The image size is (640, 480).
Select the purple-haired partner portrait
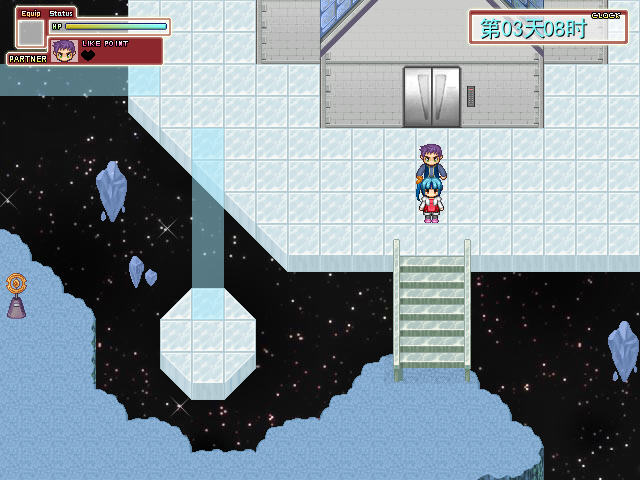64,51
